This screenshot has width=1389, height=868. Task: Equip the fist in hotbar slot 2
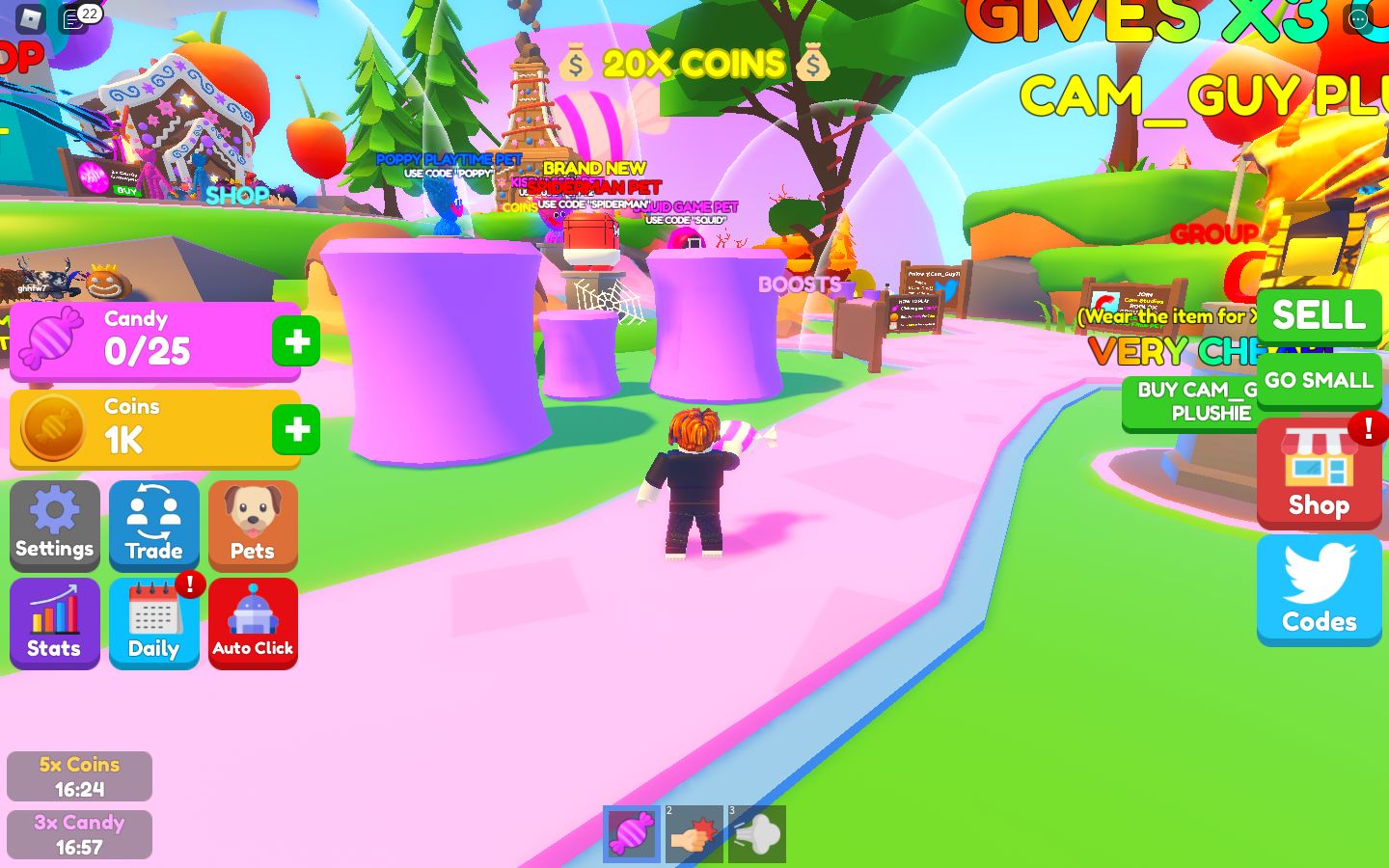(694, 833)
